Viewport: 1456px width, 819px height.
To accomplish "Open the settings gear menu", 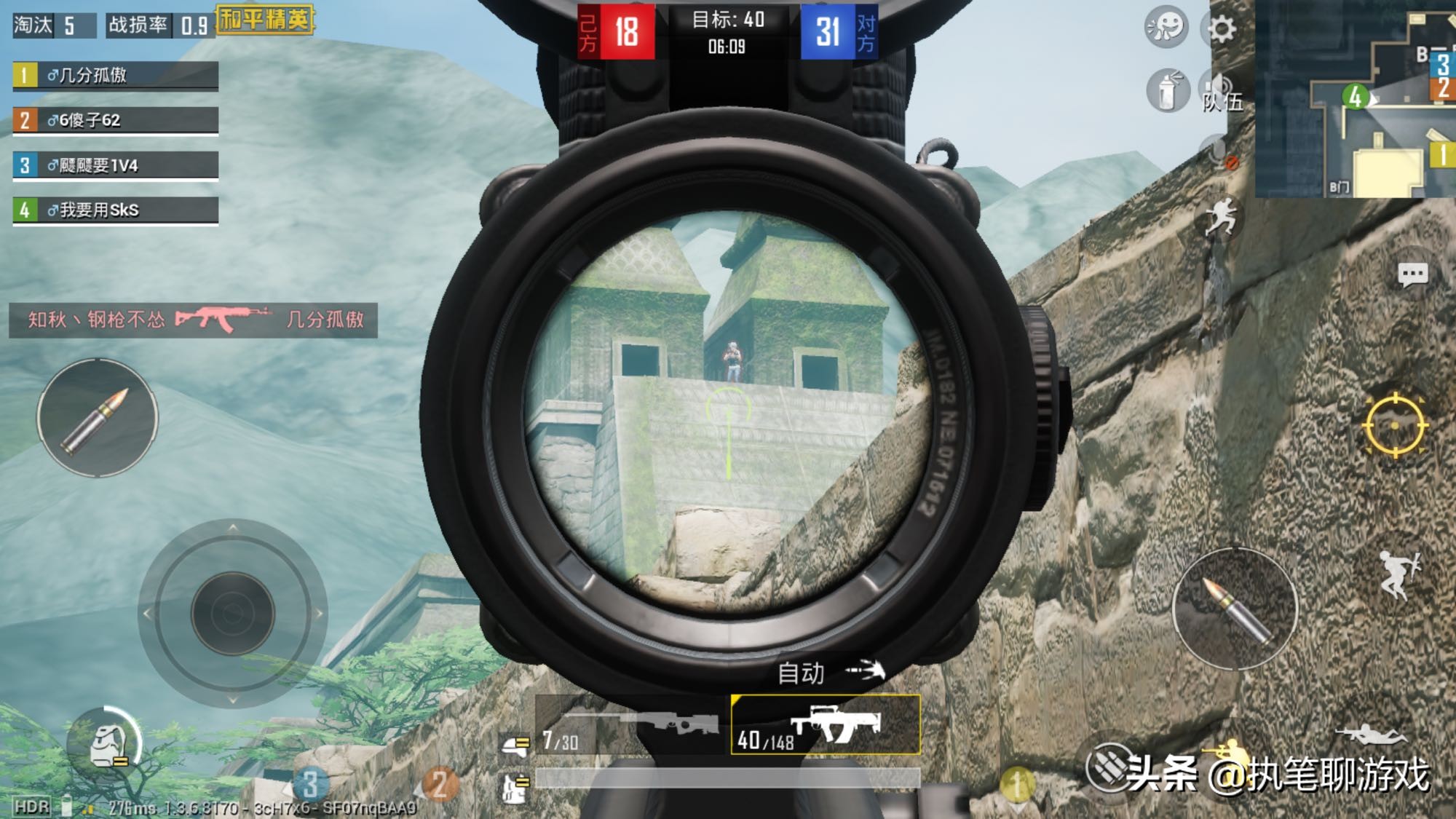I will click(1222, 29).
